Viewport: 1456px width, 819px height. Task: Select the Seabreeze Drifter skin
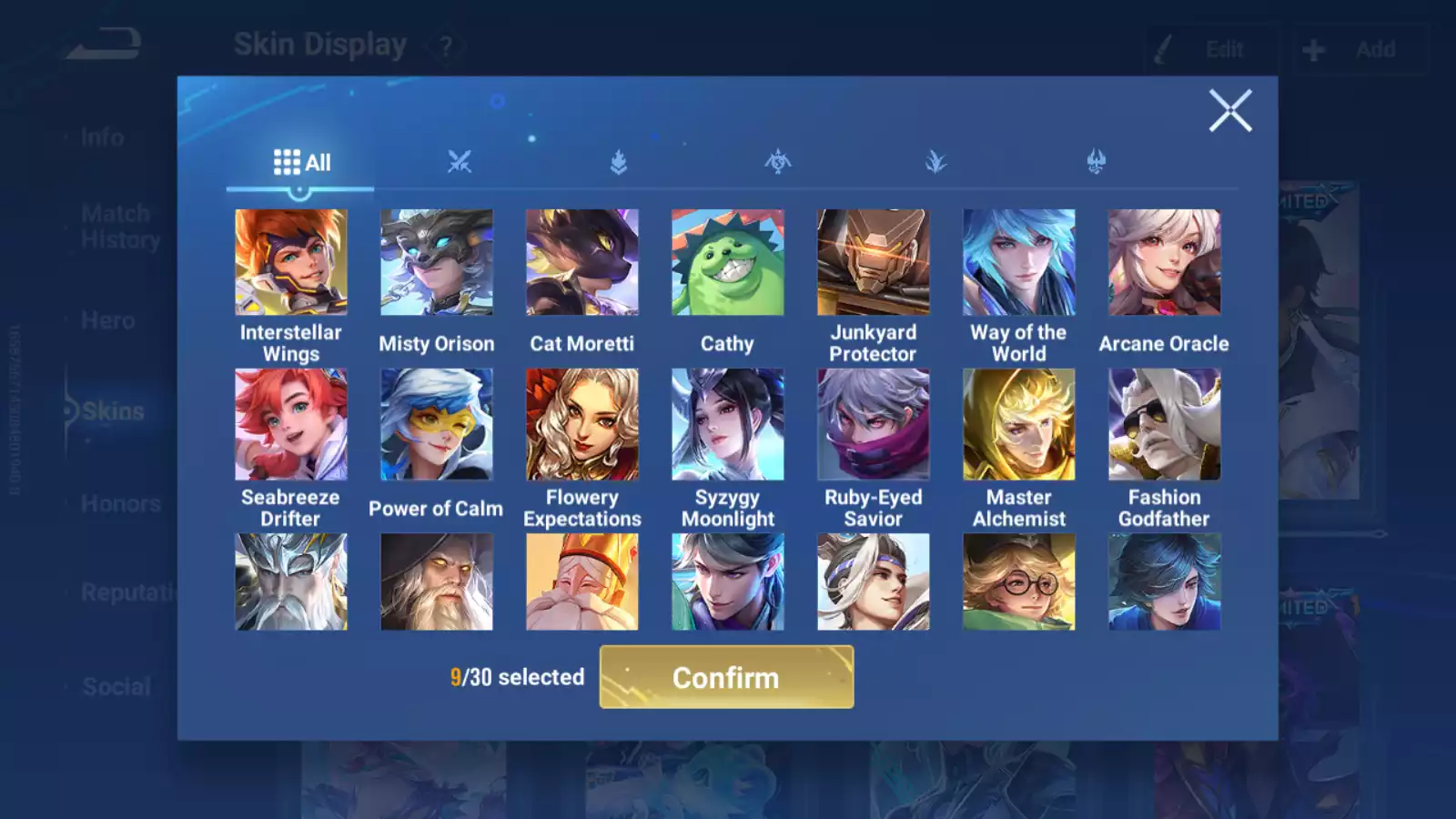pos(291,424)
